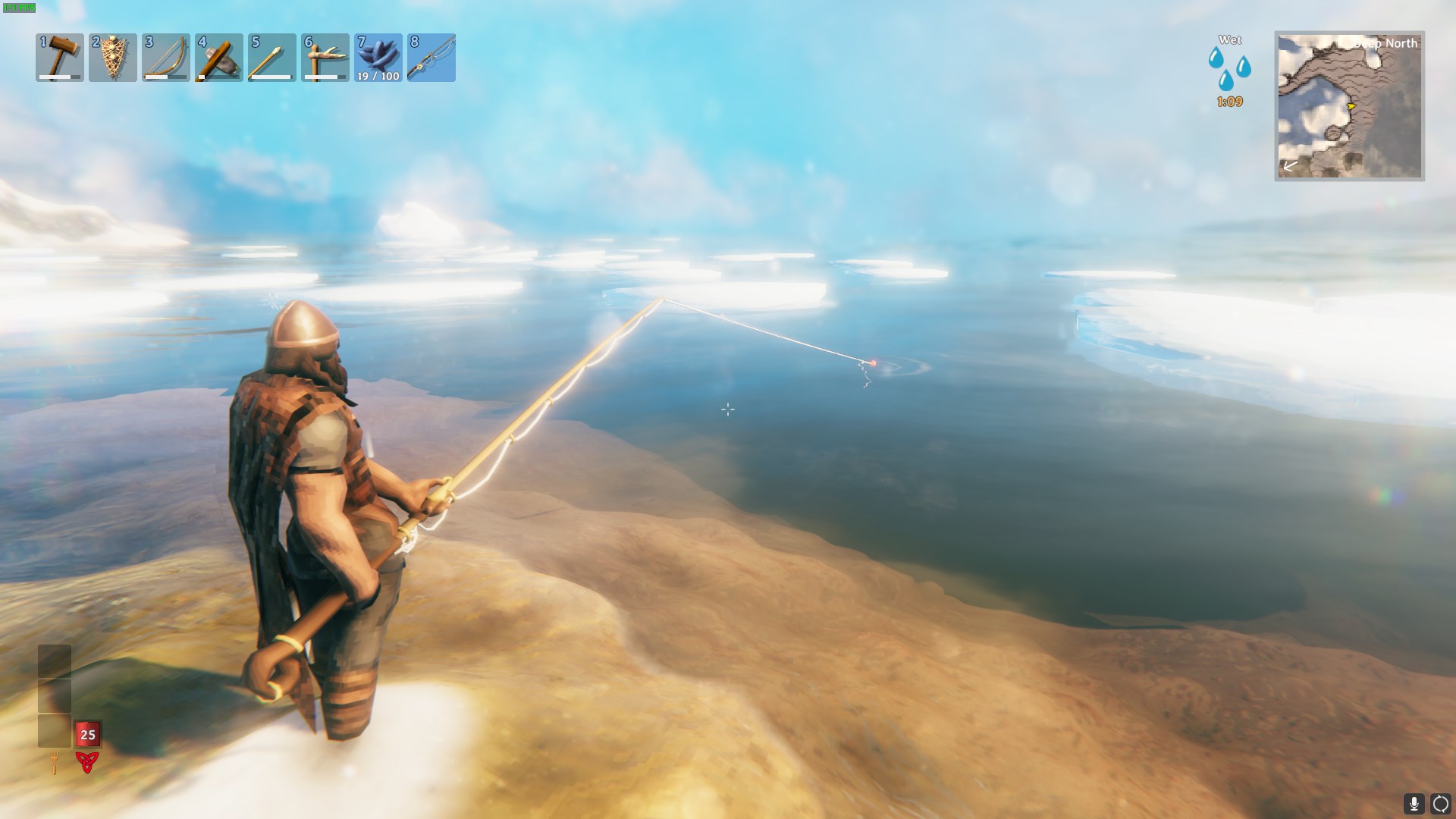Click the orange fork food icon
Viewport: 1456px width, 819px height.
point(55,761)
